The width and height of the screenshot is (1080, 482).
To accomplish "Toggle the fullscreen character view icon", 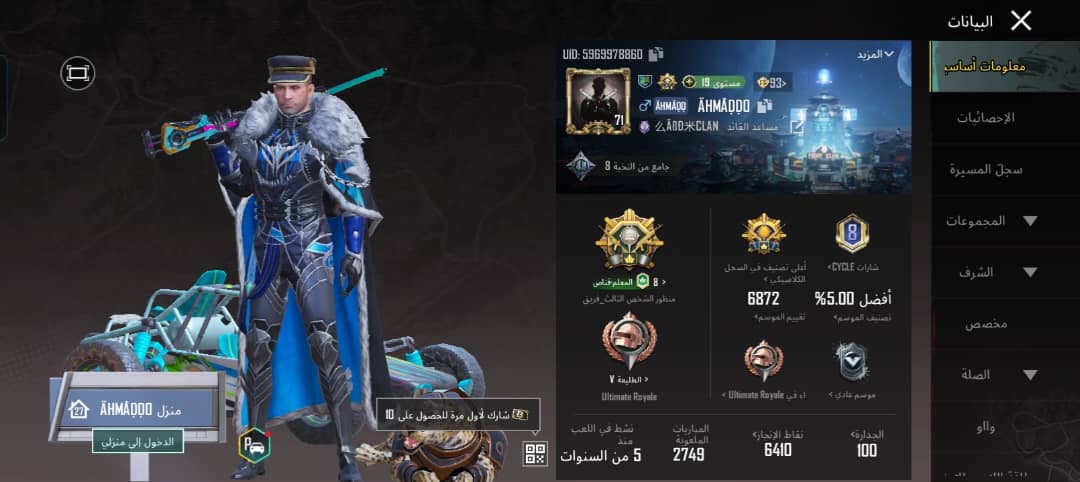I will 76,72.
